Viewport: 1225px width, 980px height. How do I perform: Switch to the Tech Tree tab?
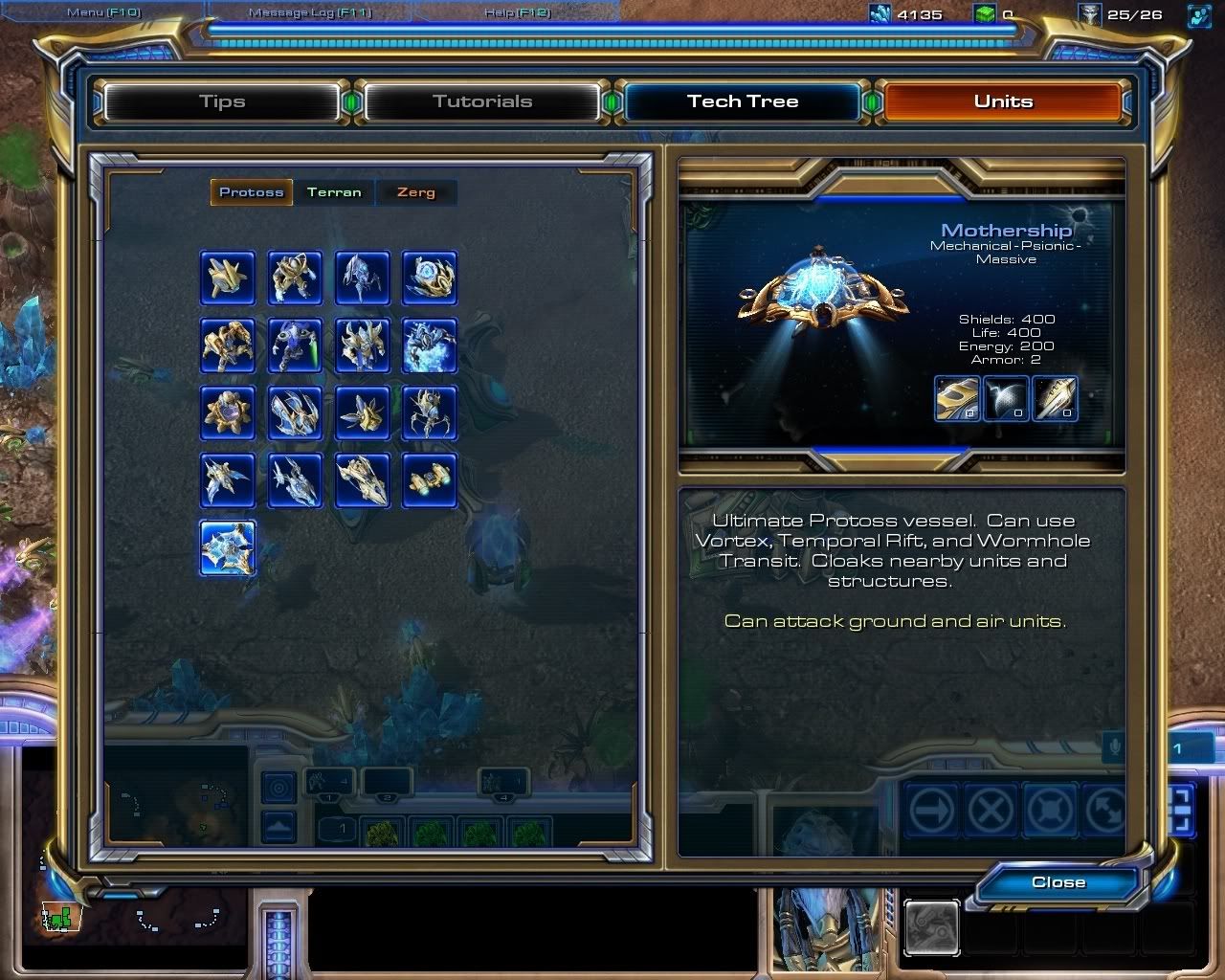(x=743, y=100)
